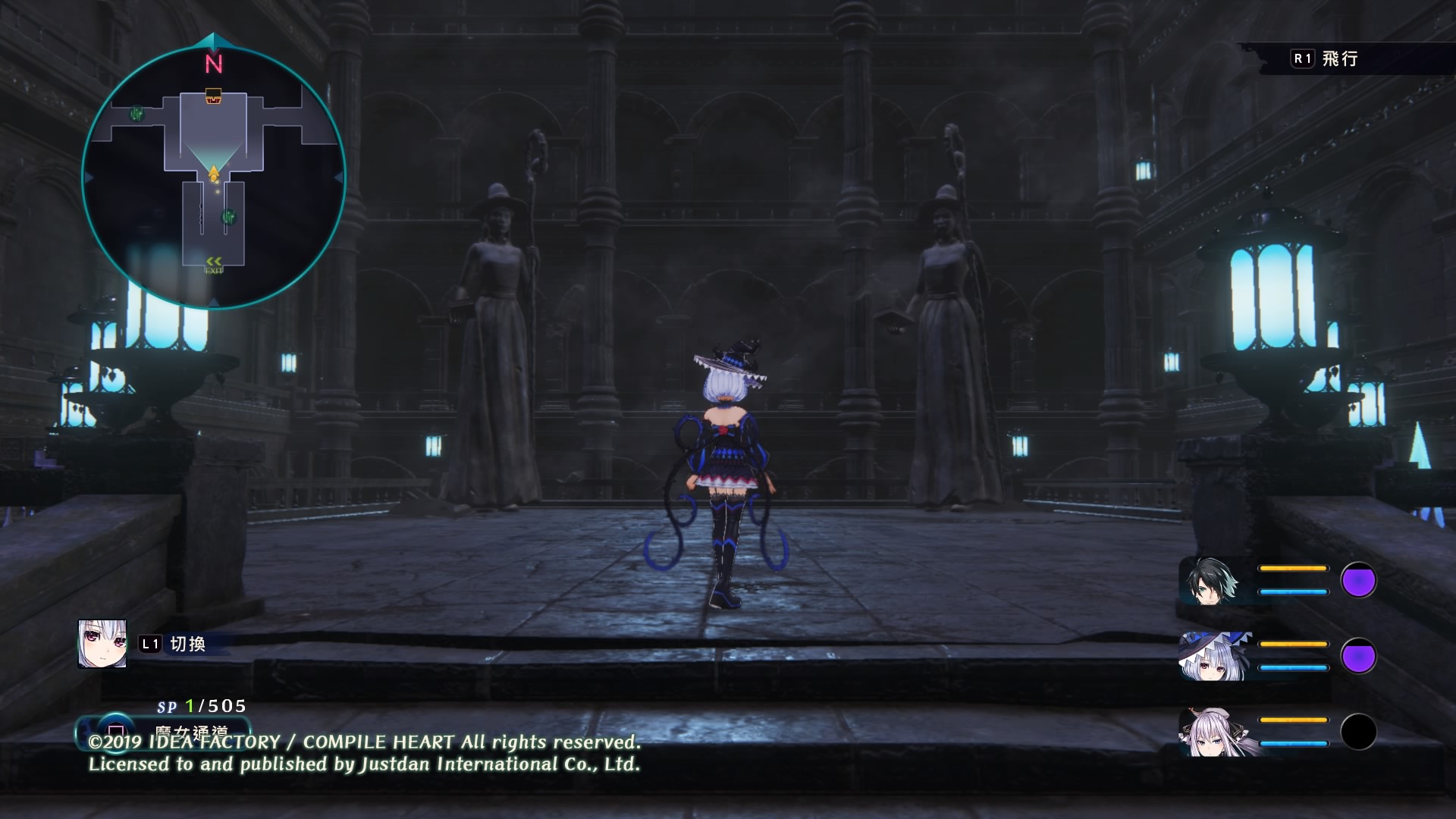Viewport: 1456px width, 819px height.
Task: Click the horned member's empty black orb
Action: click(x=1358, y=732)
